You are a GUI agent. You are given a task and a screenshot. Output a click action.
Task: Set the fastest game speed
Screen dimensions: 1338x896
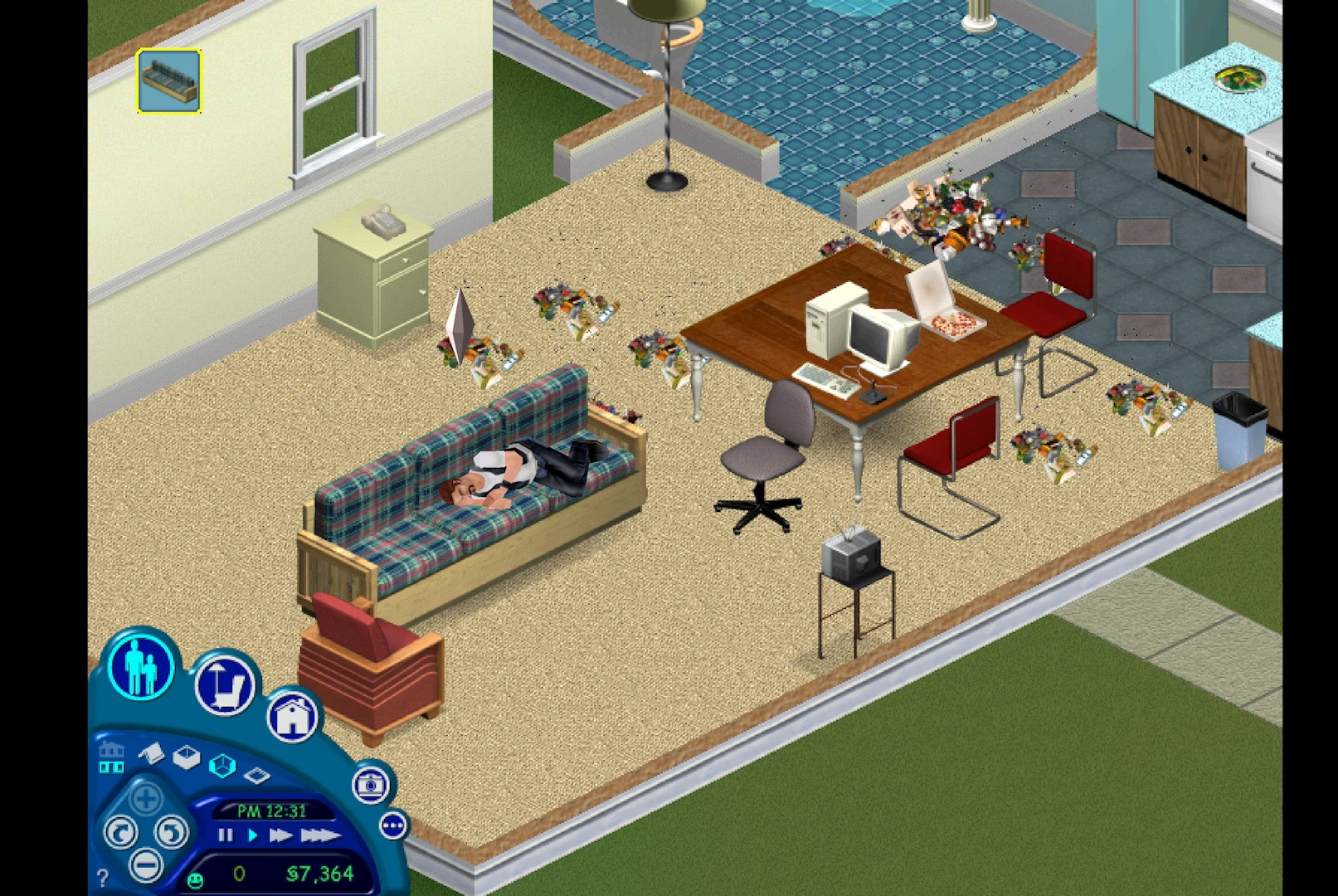(x=319, y=835)
